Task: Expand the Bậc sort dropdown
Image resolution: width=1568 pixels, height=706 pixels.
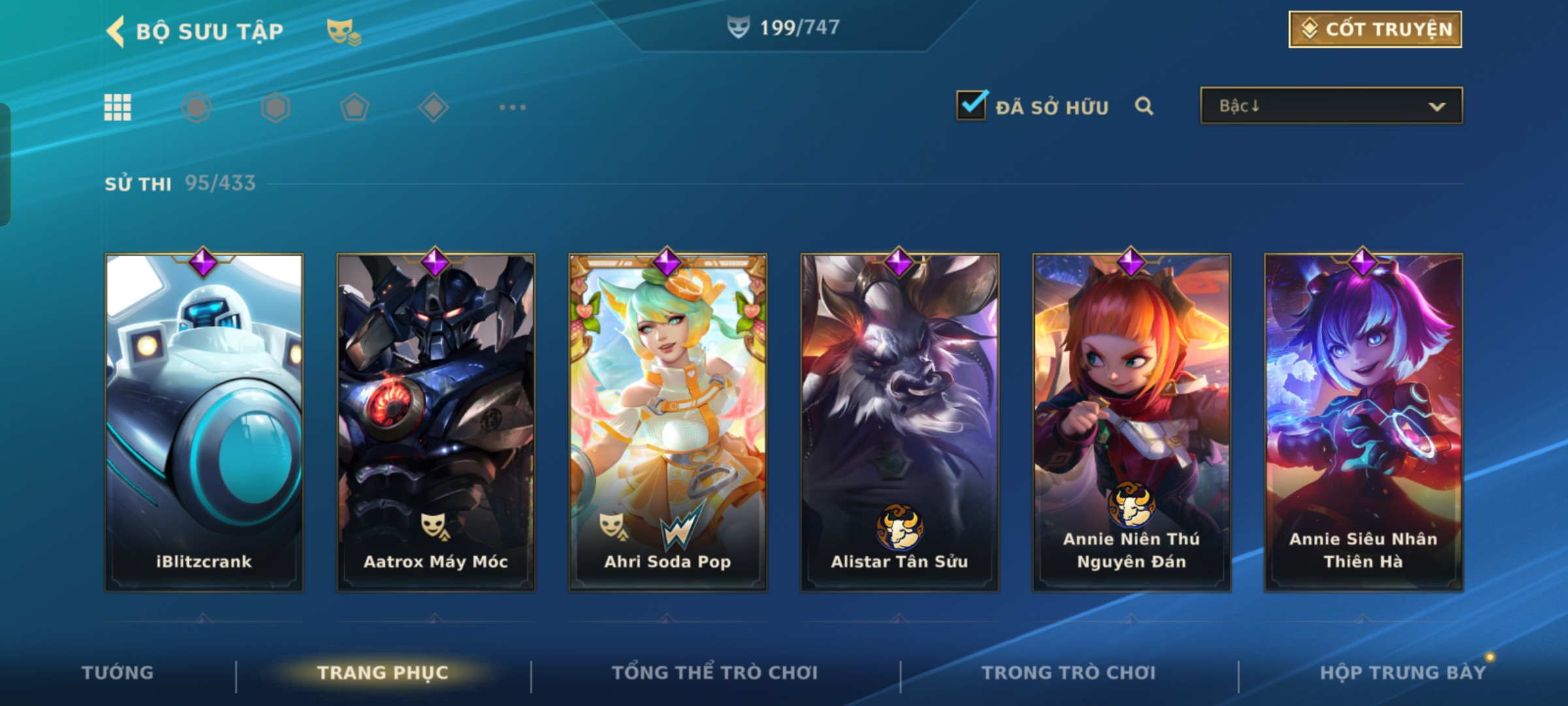Action: (1331, 106)
